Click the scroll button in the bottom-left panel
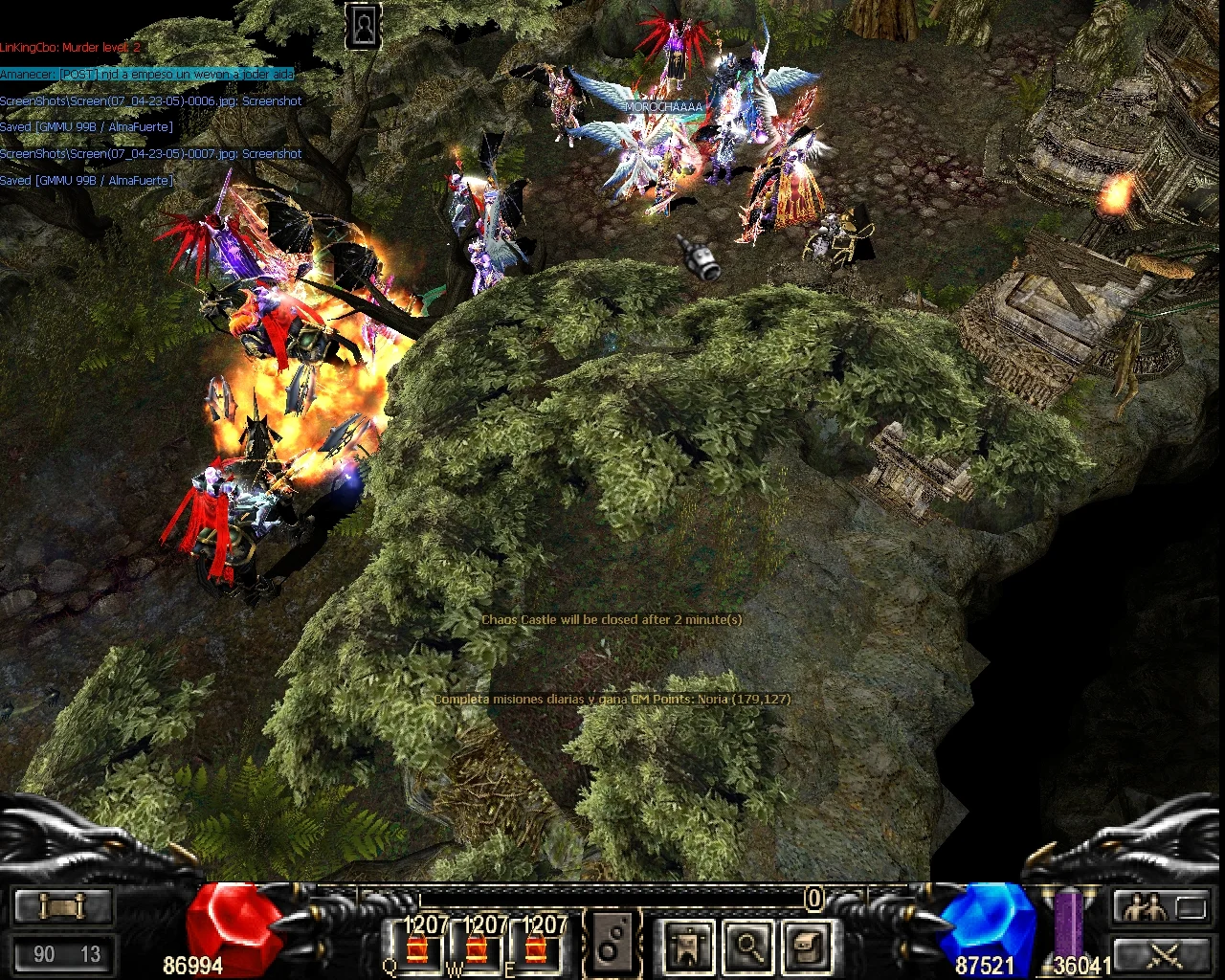The image size is (1225, 980). point(63,905)
